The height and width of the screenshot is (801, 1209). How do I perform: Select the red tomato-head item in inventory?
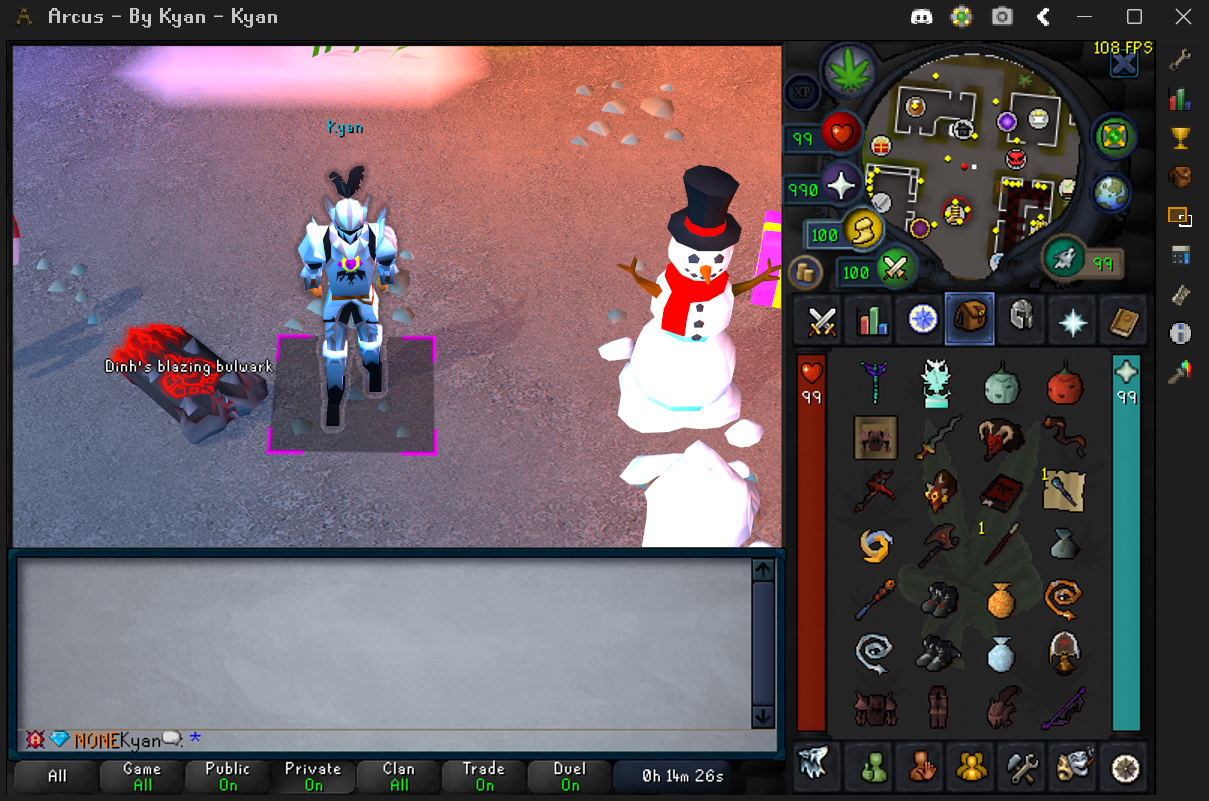(x=1063, y=383)
